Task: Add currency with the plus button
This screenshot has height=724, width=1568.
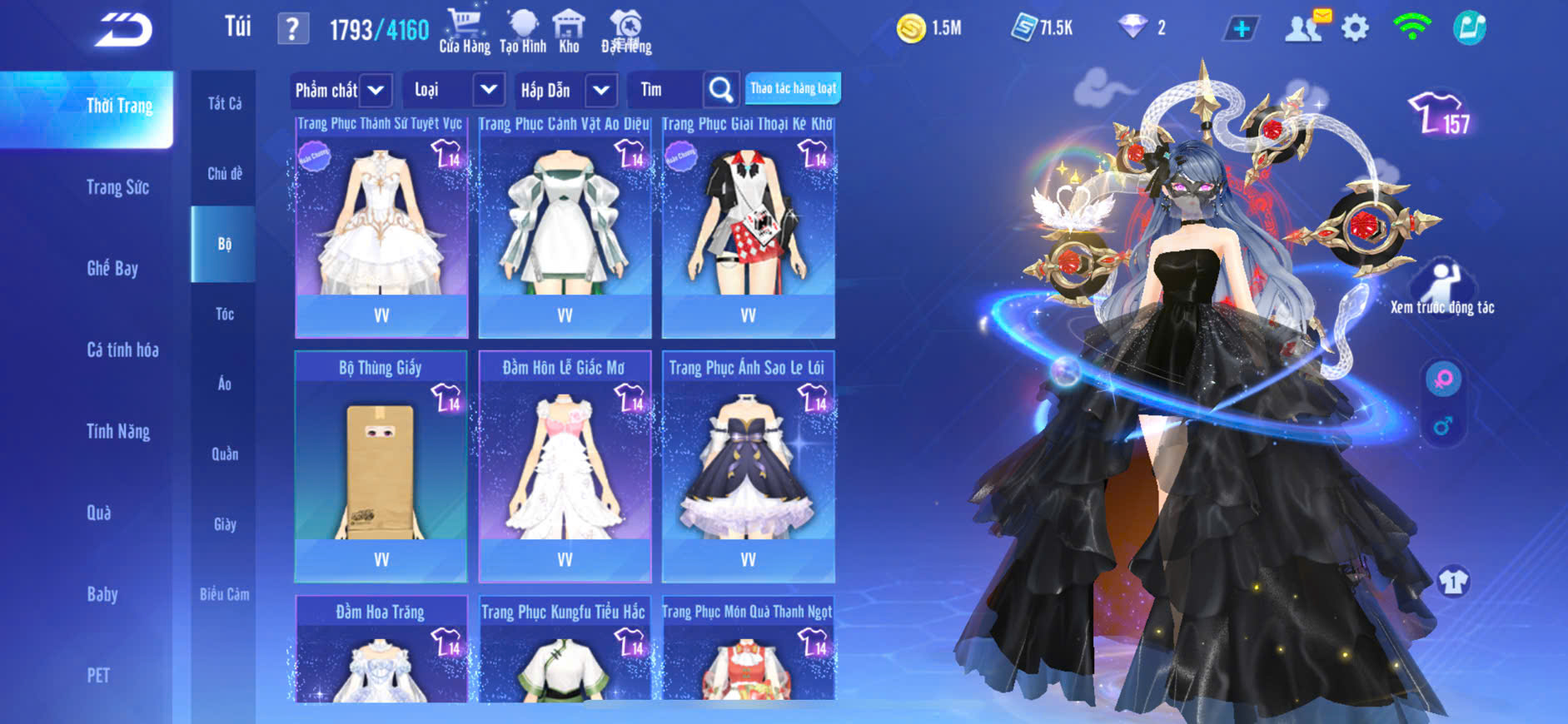Action: pyautogui.click(x=1241, y=29)
